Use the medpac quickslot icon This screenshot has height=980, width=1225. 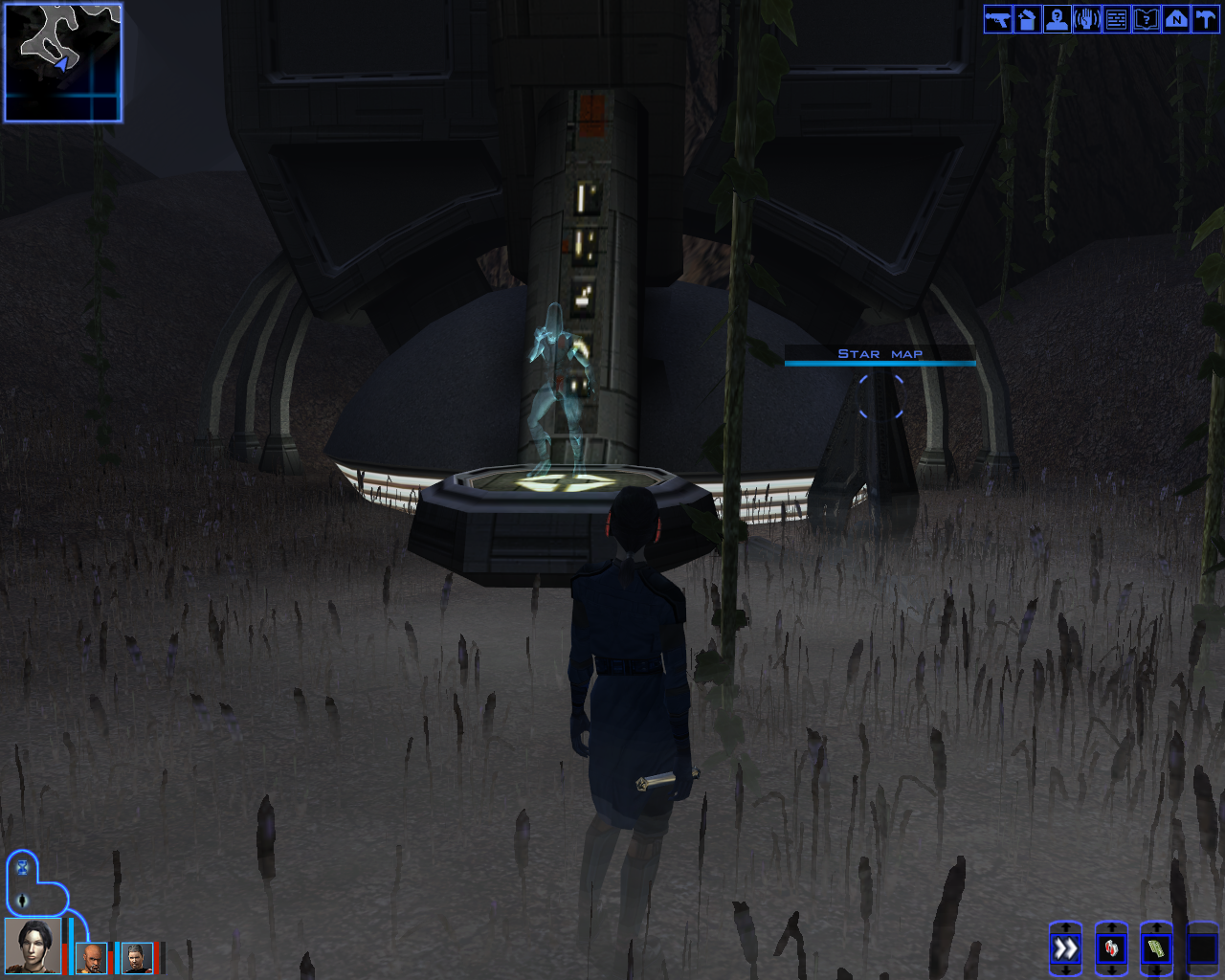[x=1111, y=949]
